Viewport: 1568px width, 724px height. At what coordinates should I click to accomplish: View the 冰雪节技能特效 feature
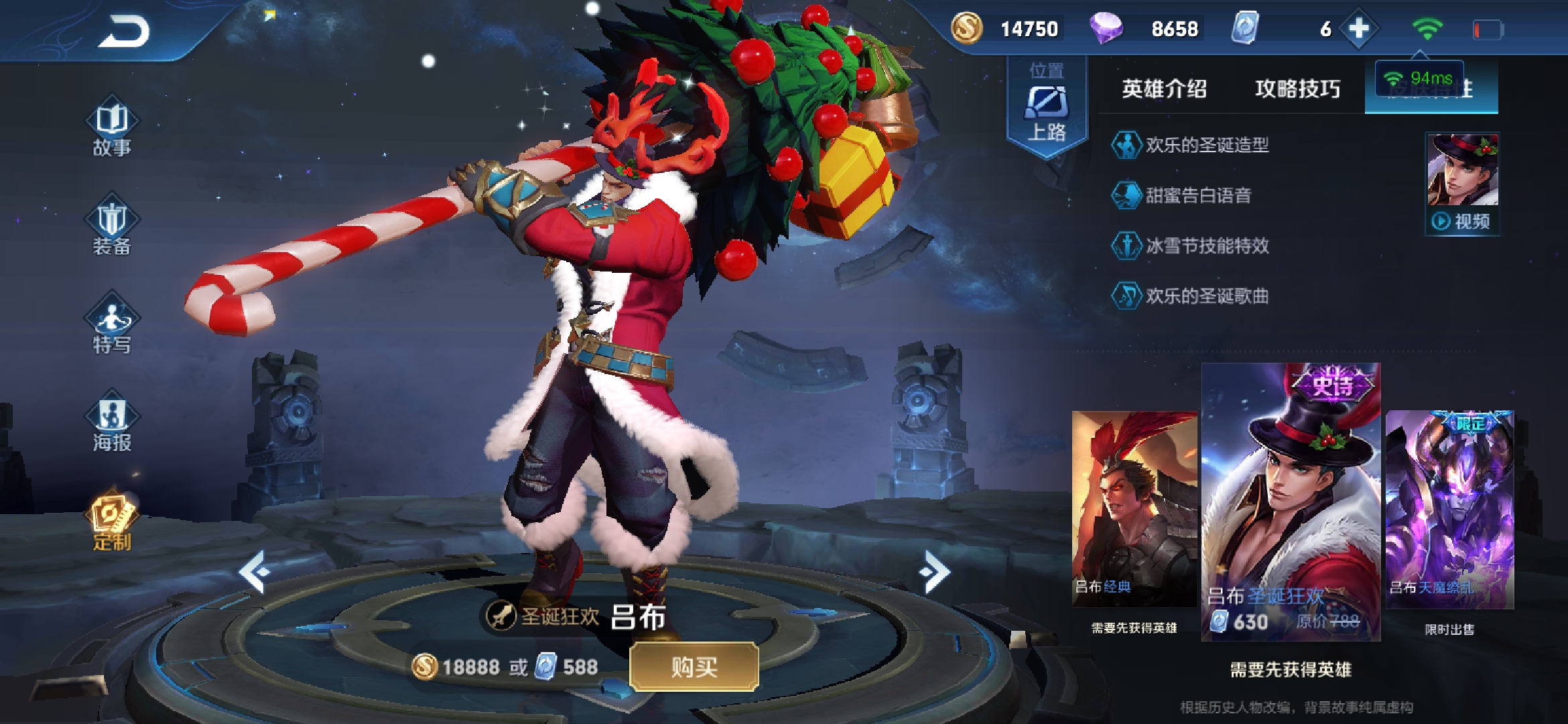pyautogui.click(x=1206, y=245)
